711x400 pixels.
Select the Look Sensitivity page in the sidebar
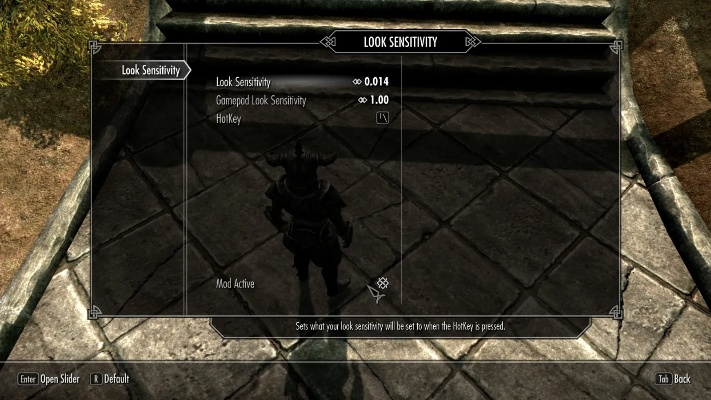(150, 70)
